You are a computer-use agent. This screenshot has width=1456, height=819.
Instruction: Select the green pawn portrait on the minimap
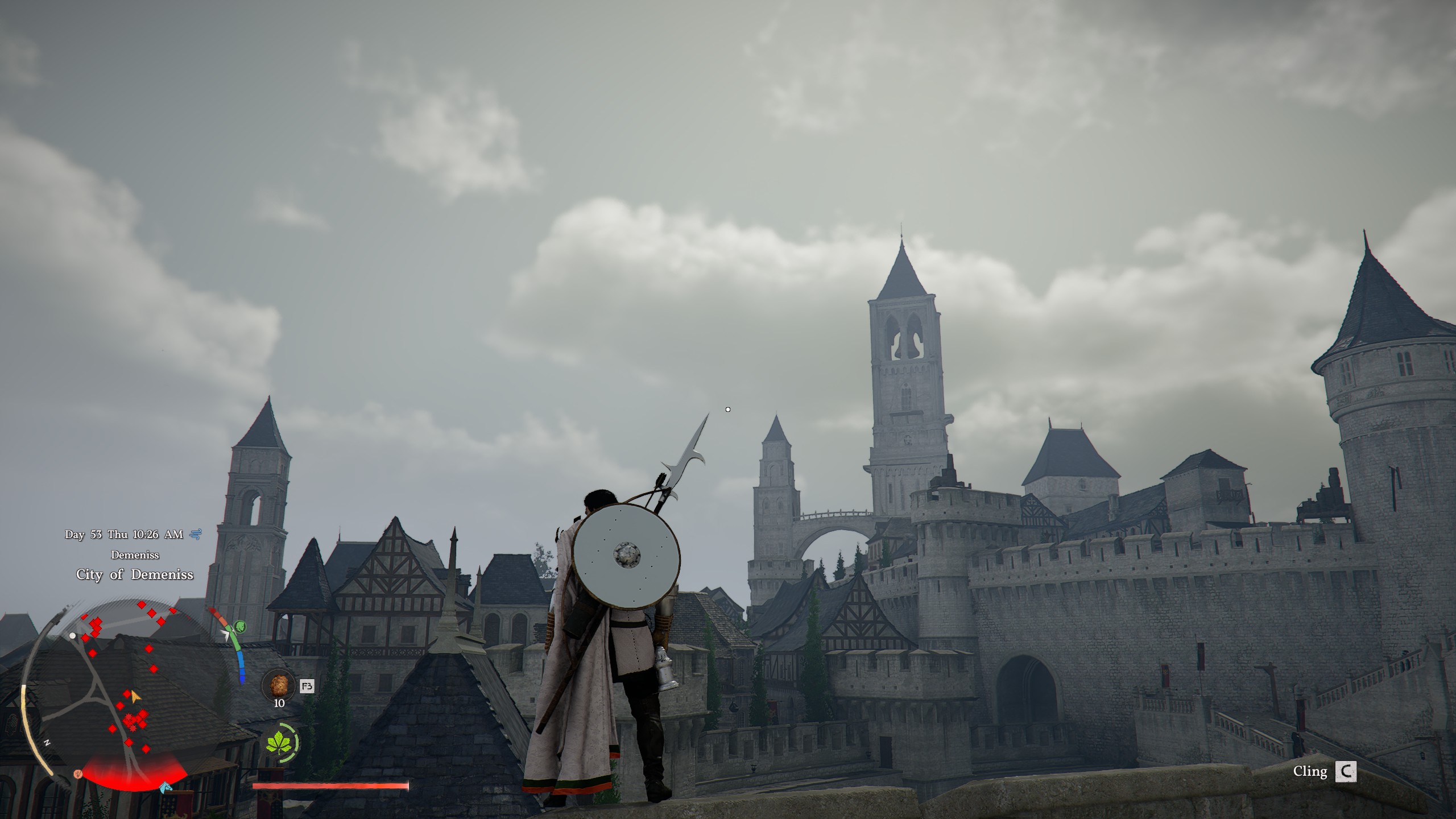pos(240,627)
